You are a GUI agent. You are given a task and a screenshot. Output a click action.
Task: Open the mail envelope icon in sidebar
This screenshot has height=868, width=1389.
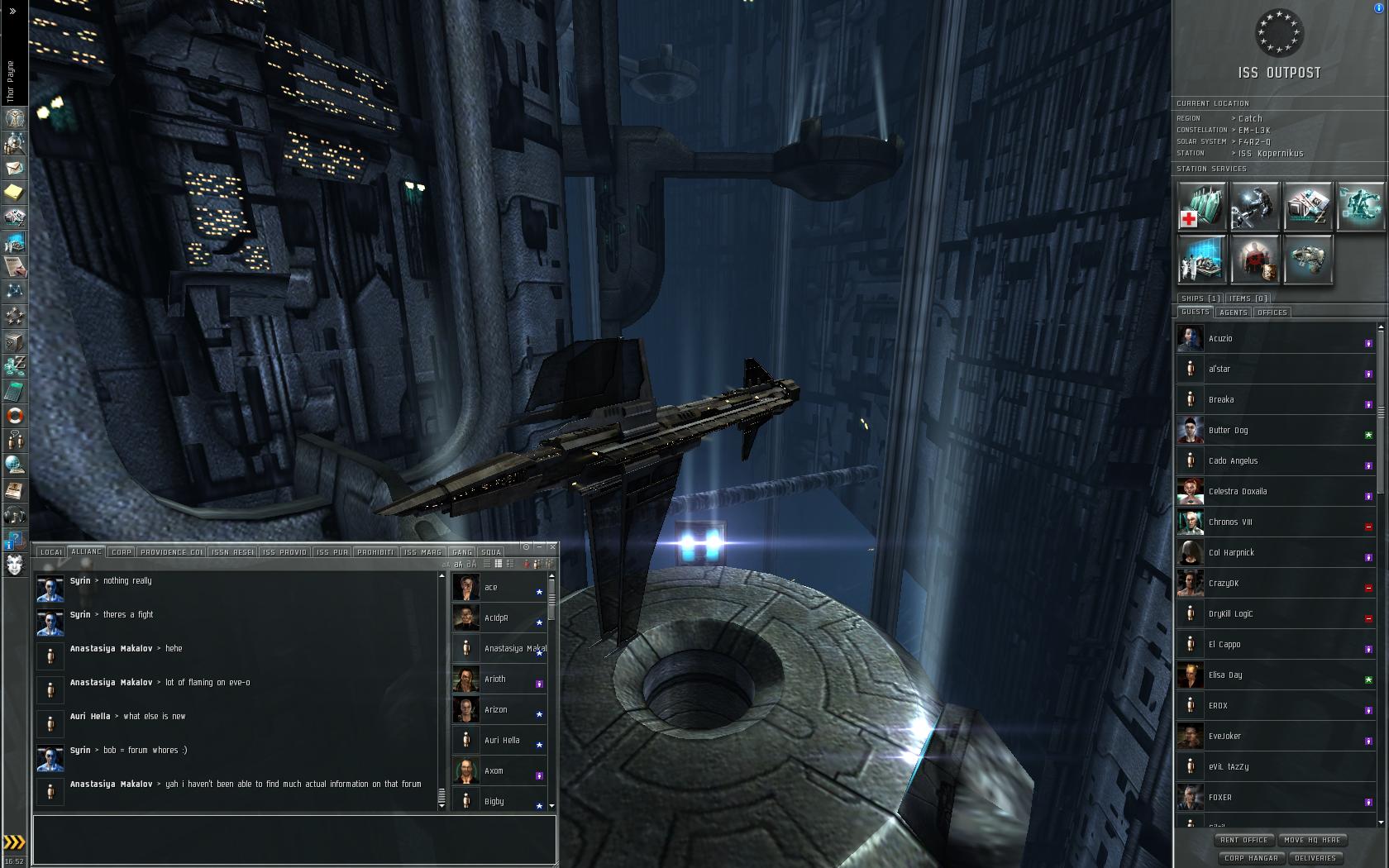point(15,168)
